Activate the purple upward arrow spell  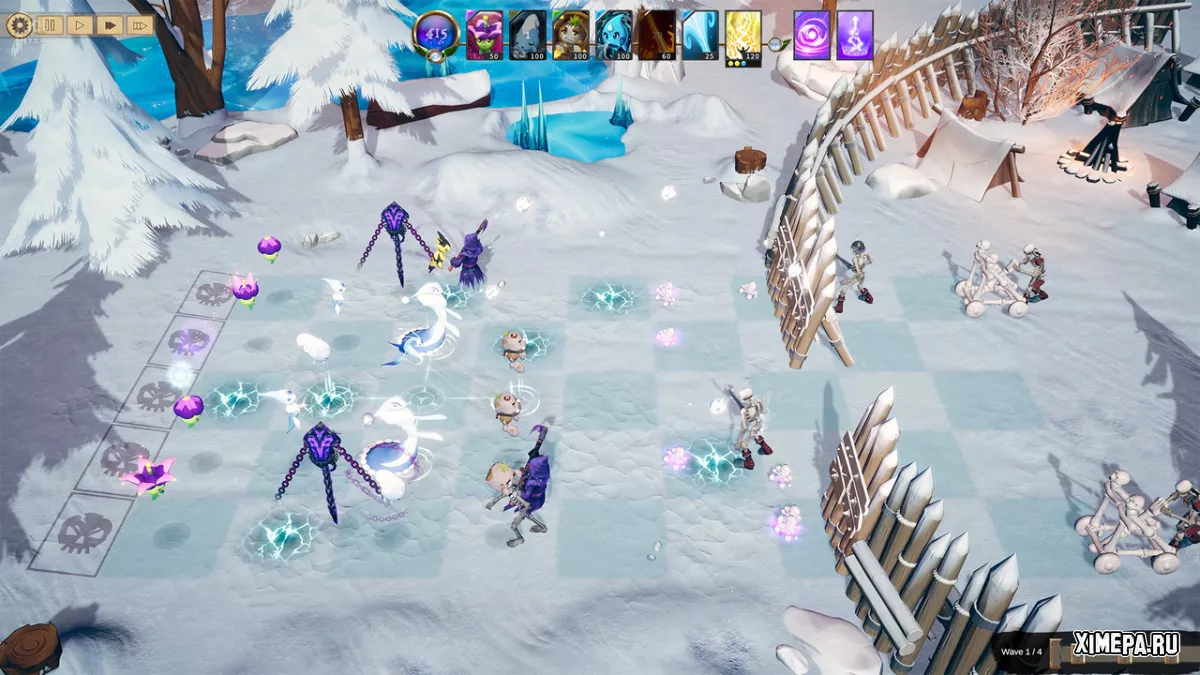tap(855, 35)
